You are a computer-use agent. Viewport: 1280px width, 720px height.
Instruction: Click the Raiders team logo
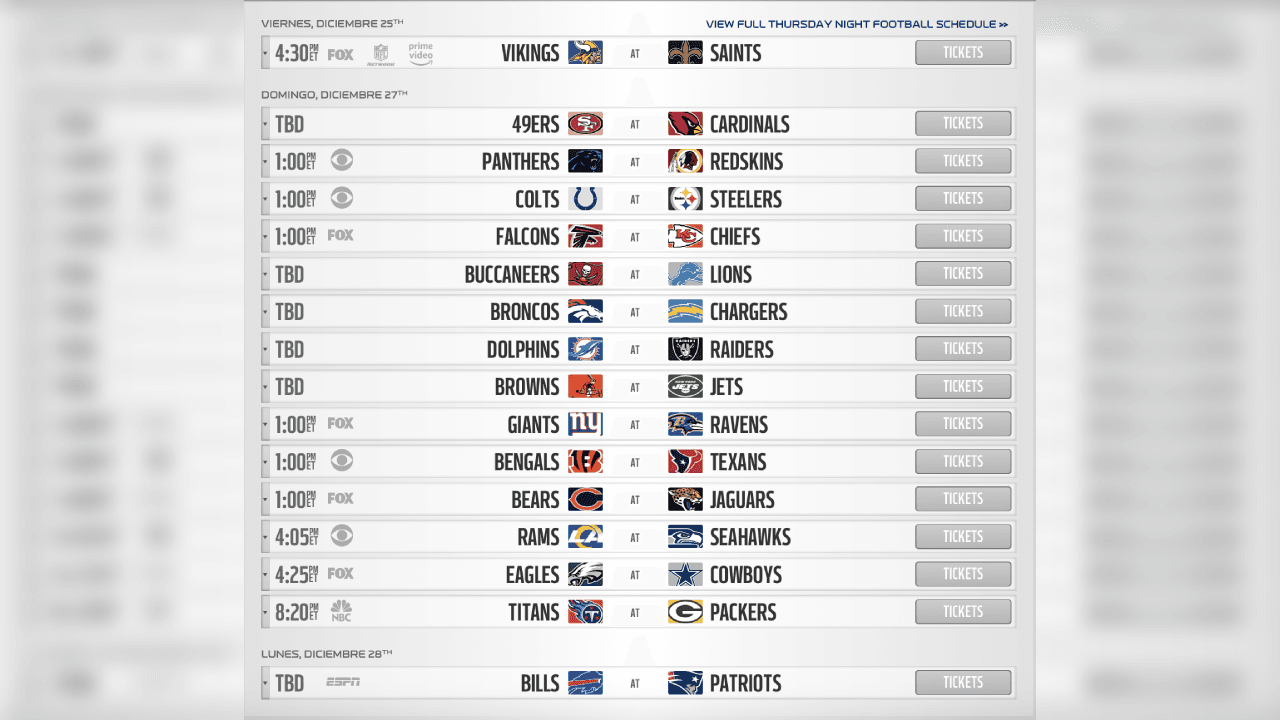click(x=685, y=348)
